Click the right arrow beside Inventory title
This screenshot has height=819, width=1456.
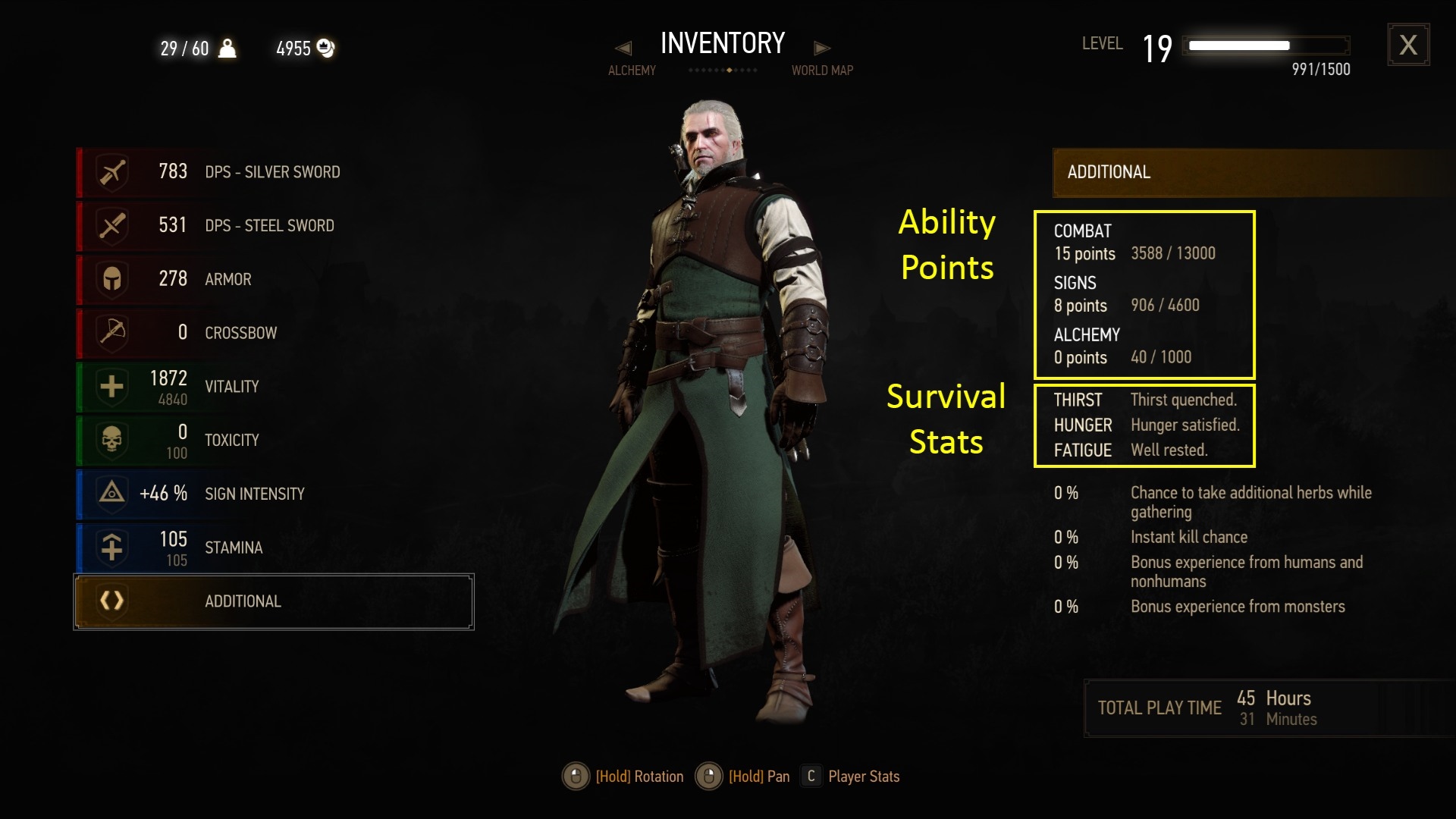point(822,49)
